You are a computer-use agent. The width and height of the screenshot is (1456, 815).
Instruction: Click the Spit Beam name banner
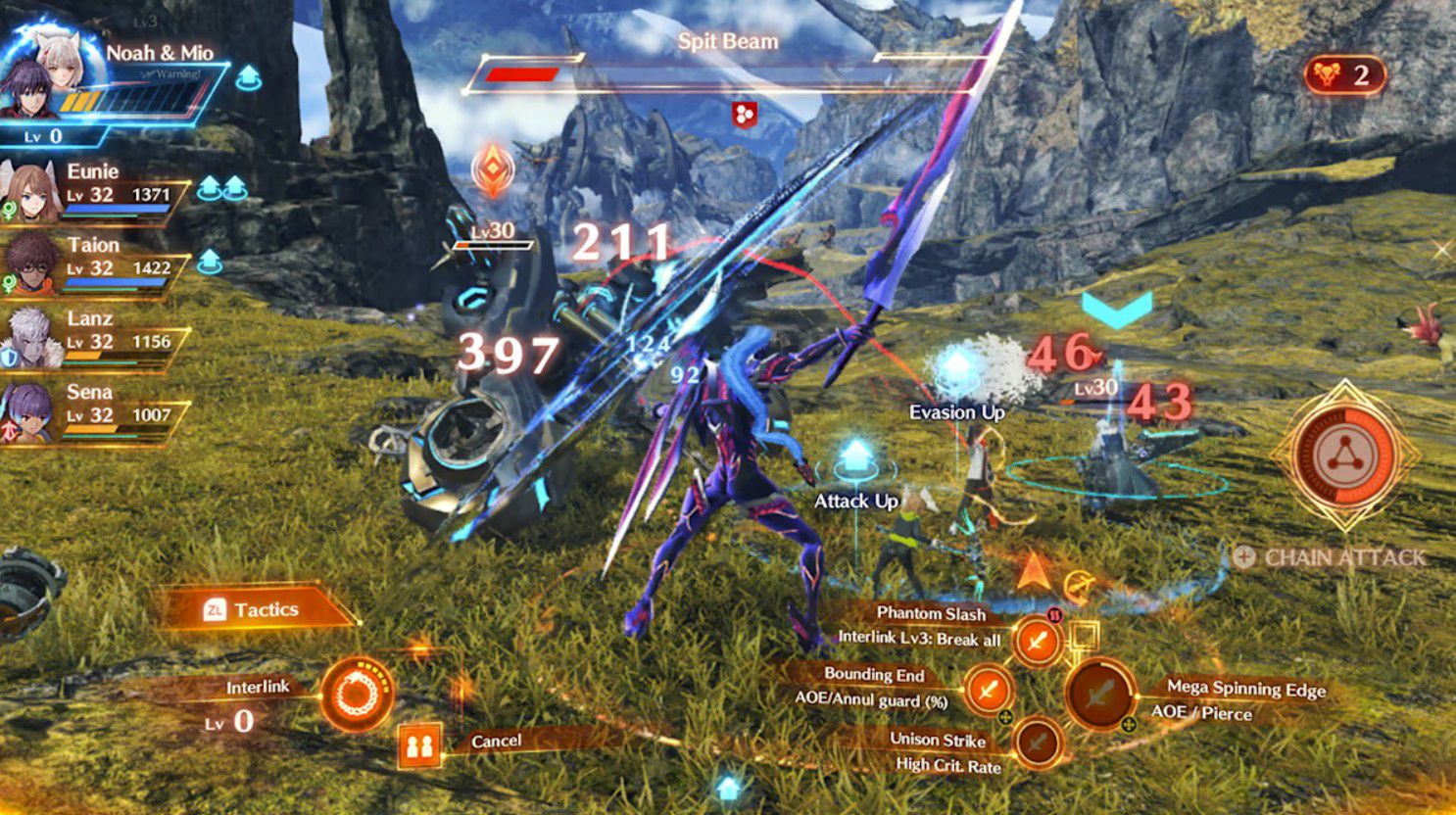click(726, 41)
